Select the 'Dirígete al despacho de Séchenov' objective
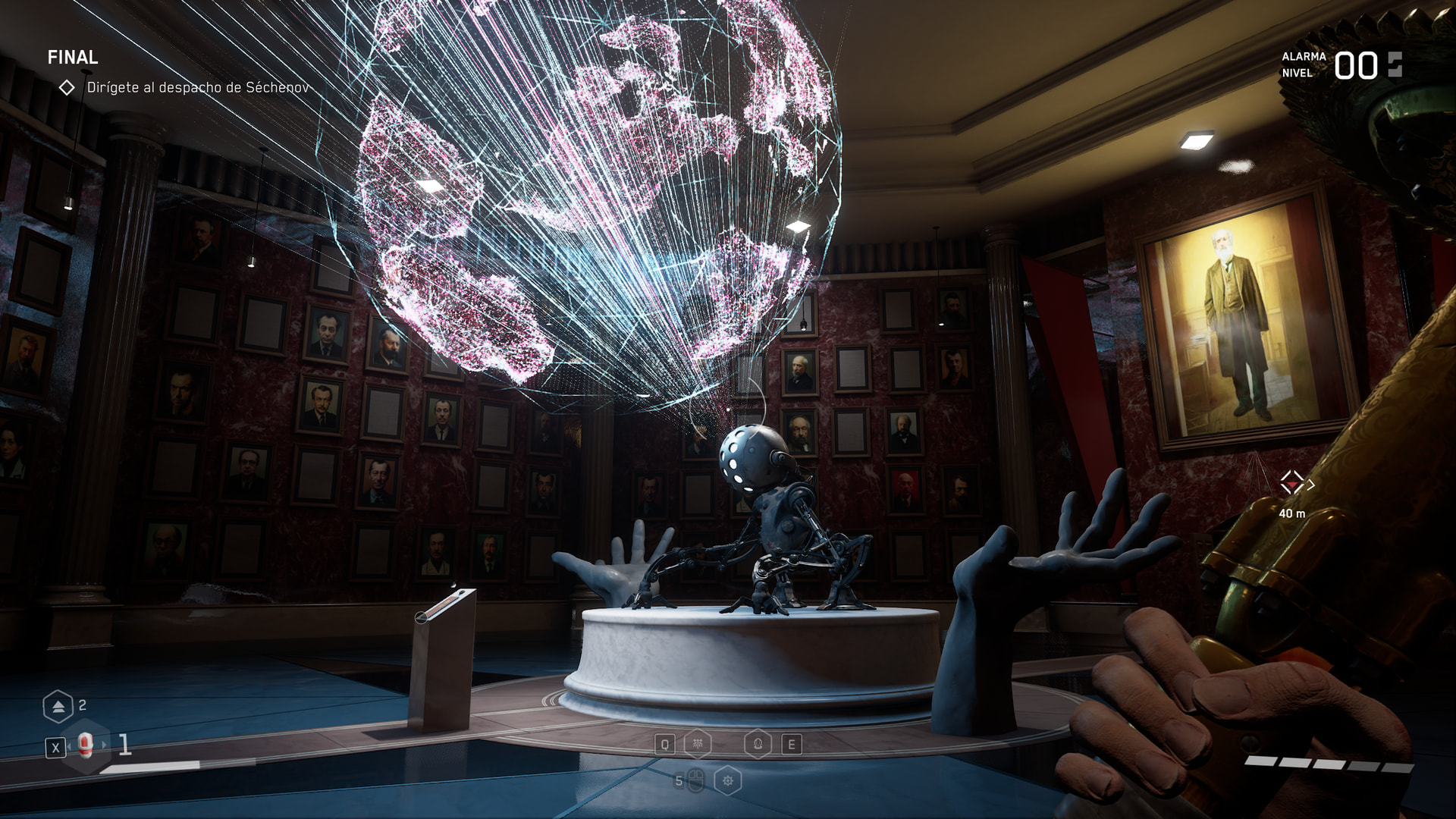 pyautogui.click(x=197, y=88)
